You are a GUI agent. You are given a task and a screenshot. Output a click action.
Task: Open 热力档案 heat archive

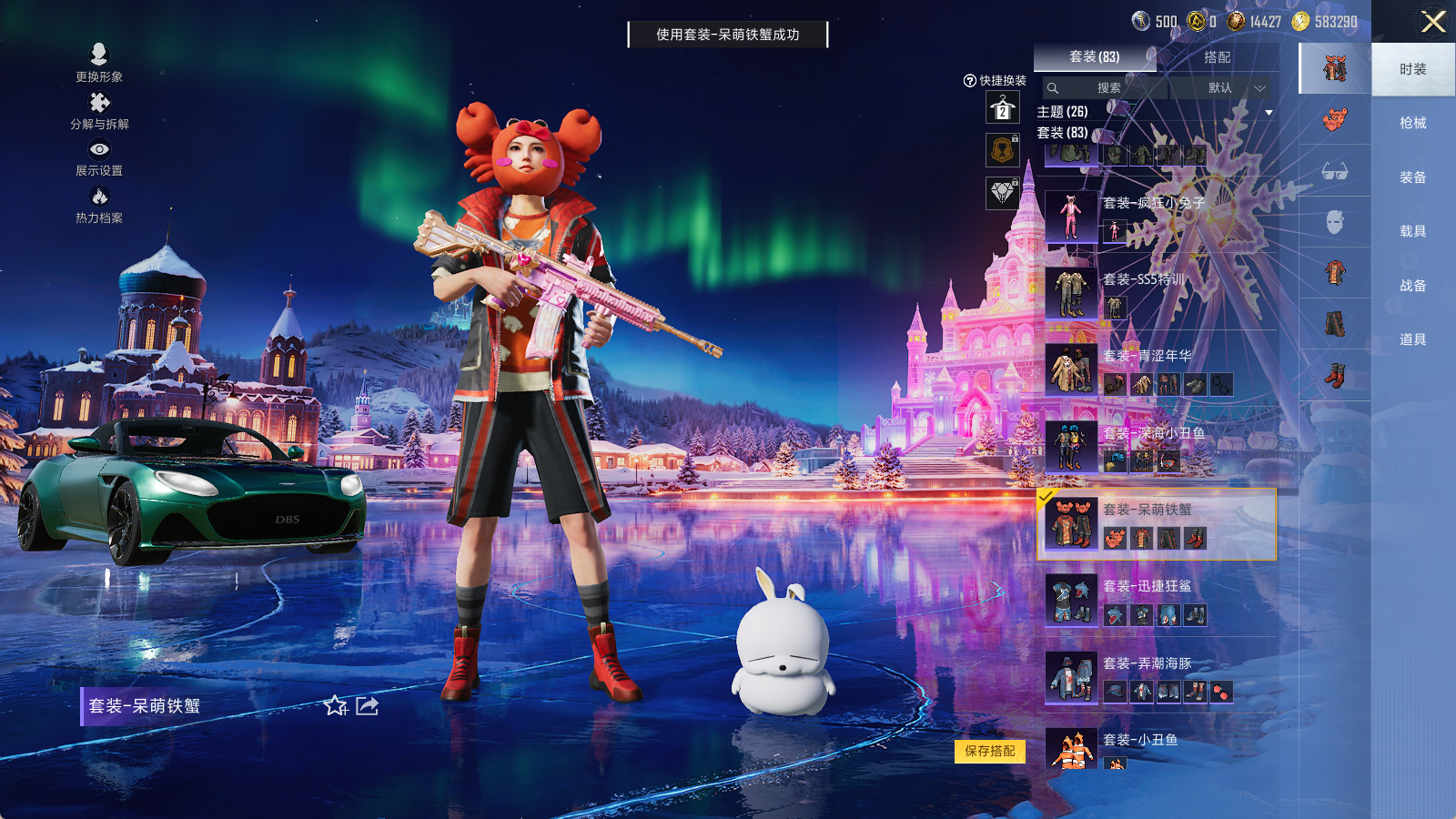(x=99, y=205)
